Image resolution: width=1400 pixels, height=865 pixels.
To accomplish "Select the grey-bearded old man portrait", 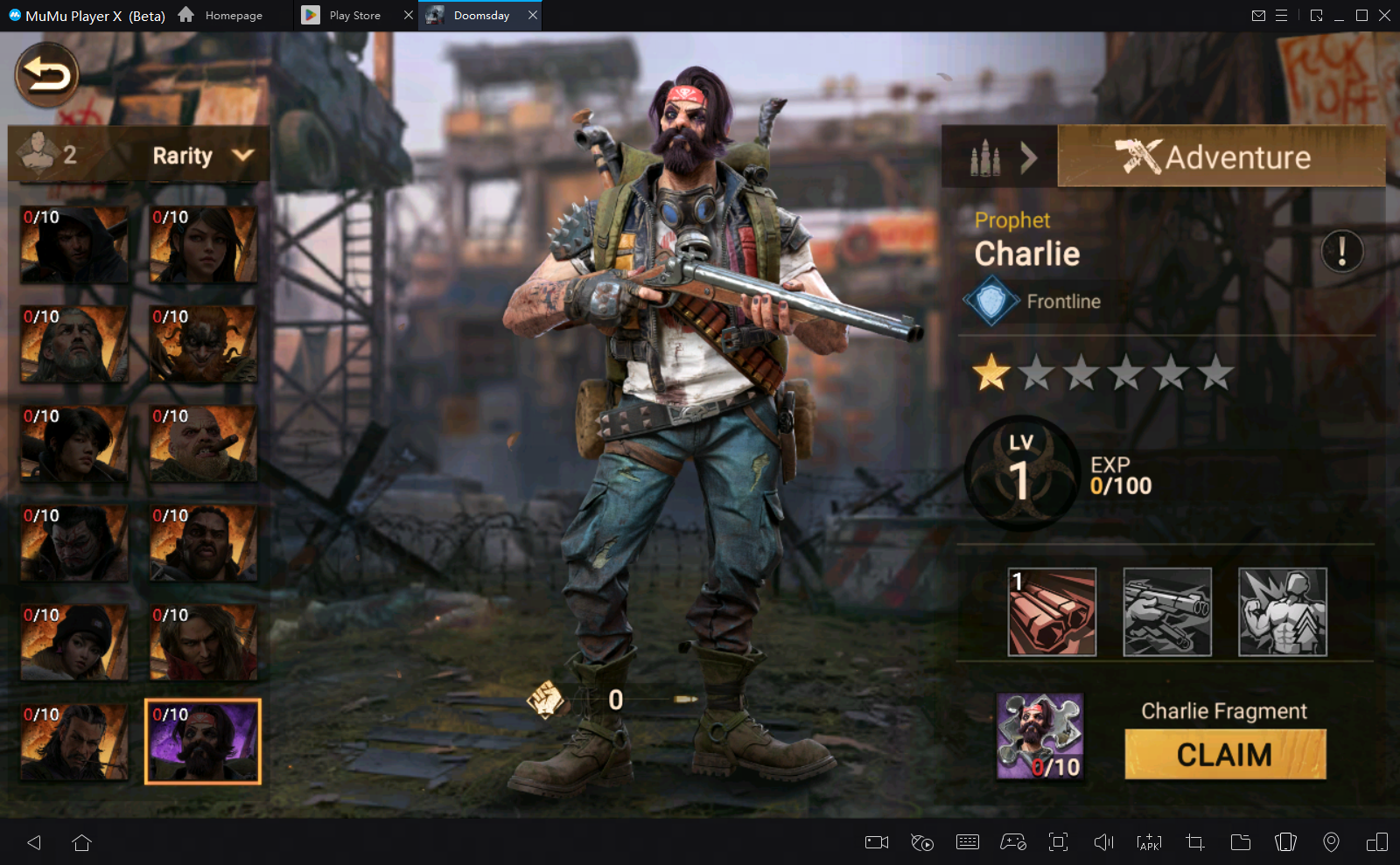I will pos(74,344).
